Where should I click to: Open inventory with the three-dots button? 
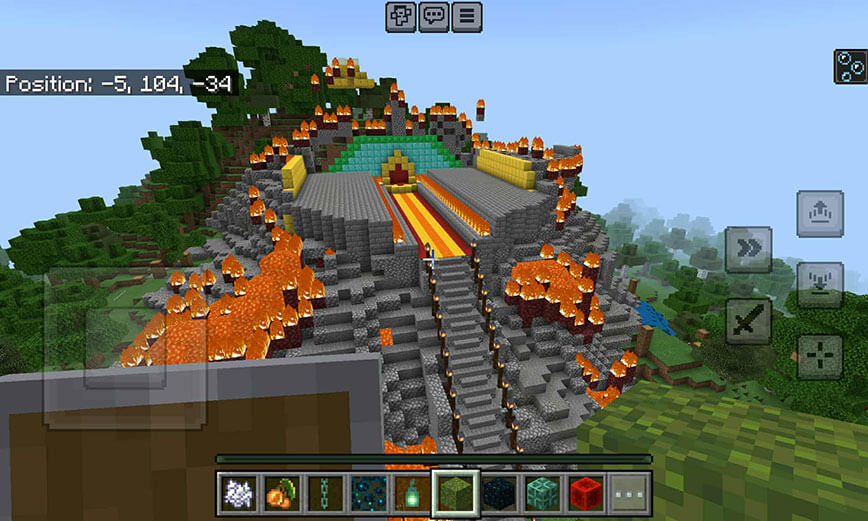pos(629,493)
